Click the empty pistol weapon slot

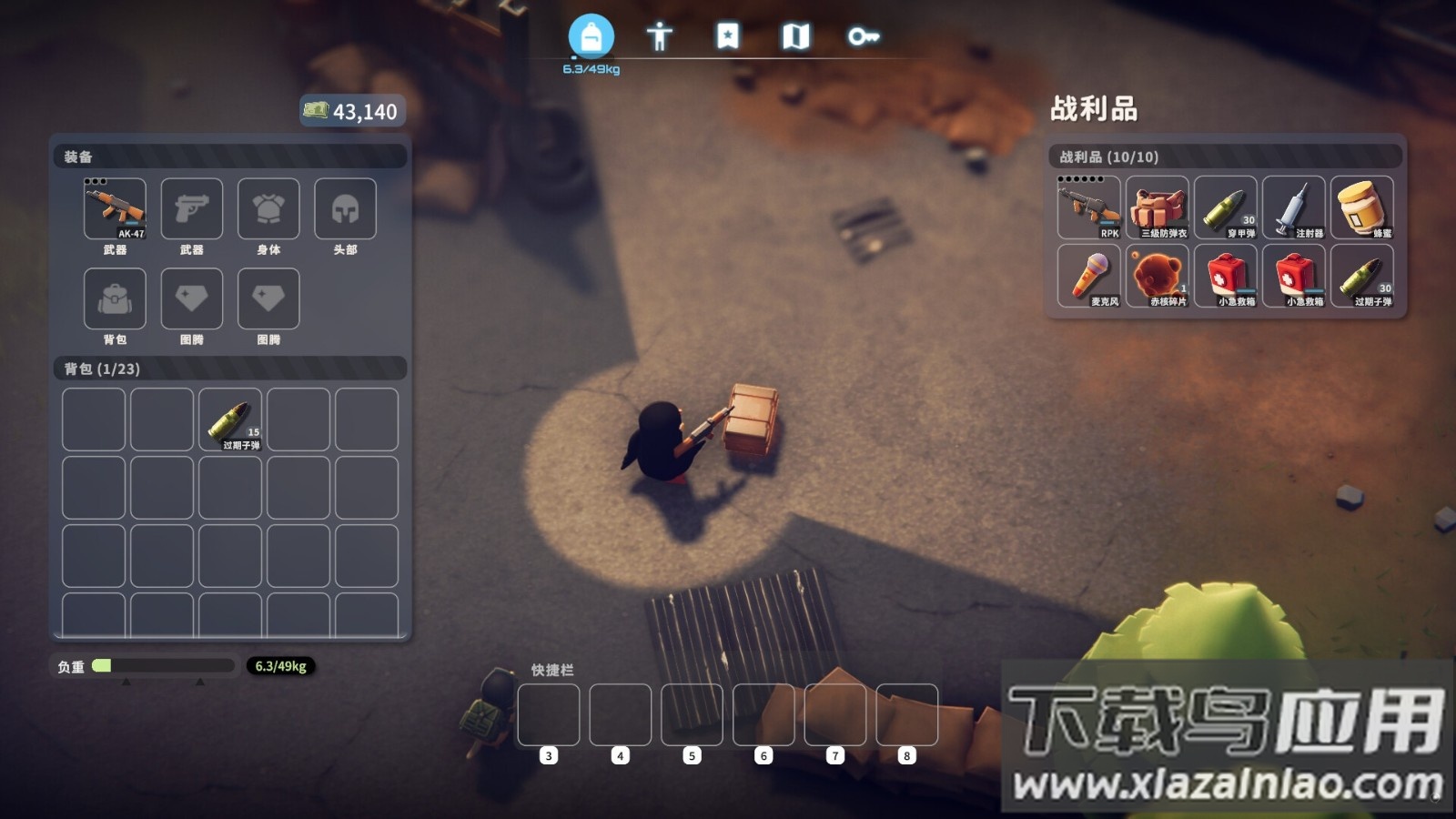tap(191, 209)
